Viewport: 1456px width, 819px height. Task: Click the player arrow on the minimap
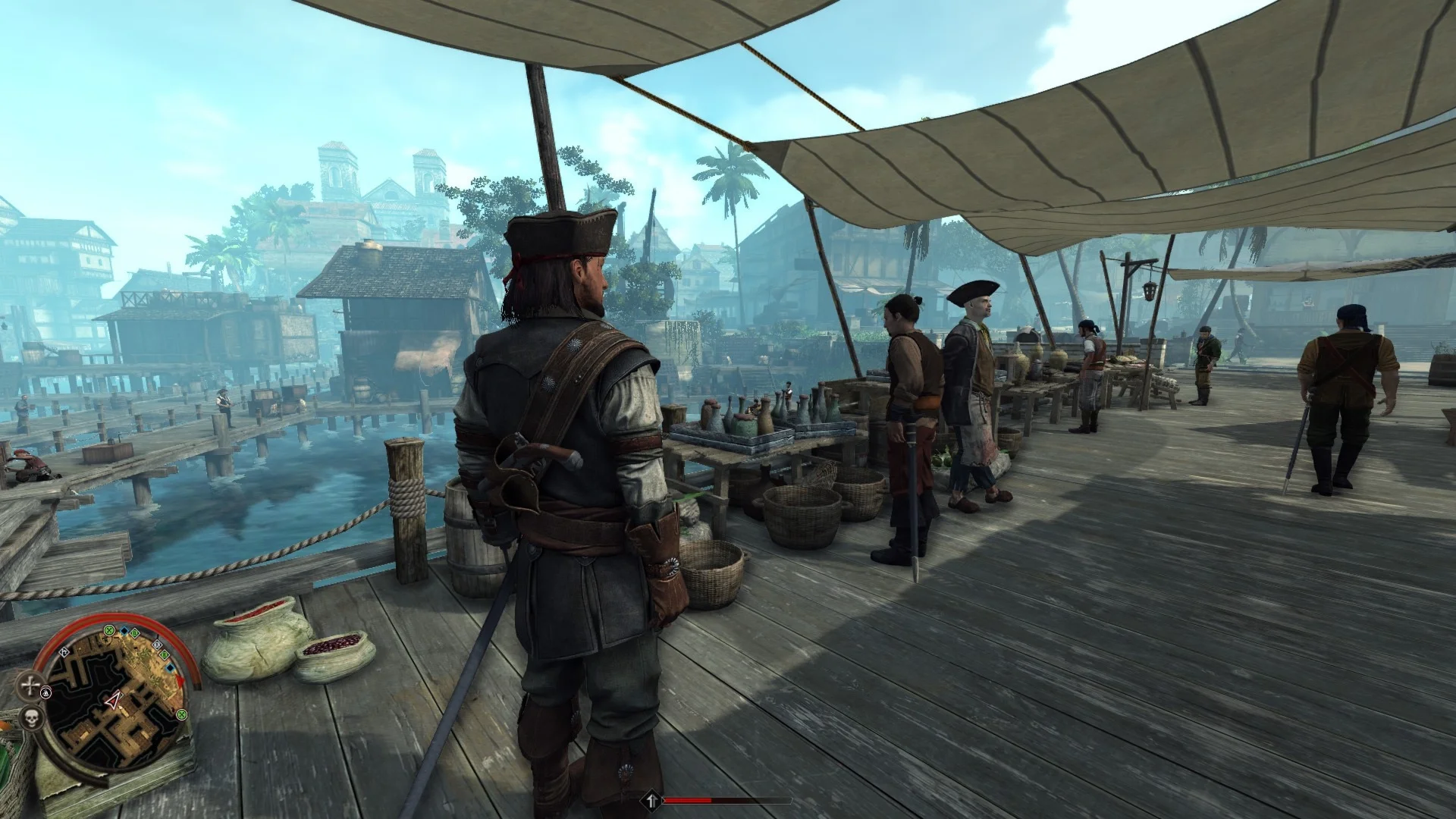pyautogui.click(x=114, y=701)
